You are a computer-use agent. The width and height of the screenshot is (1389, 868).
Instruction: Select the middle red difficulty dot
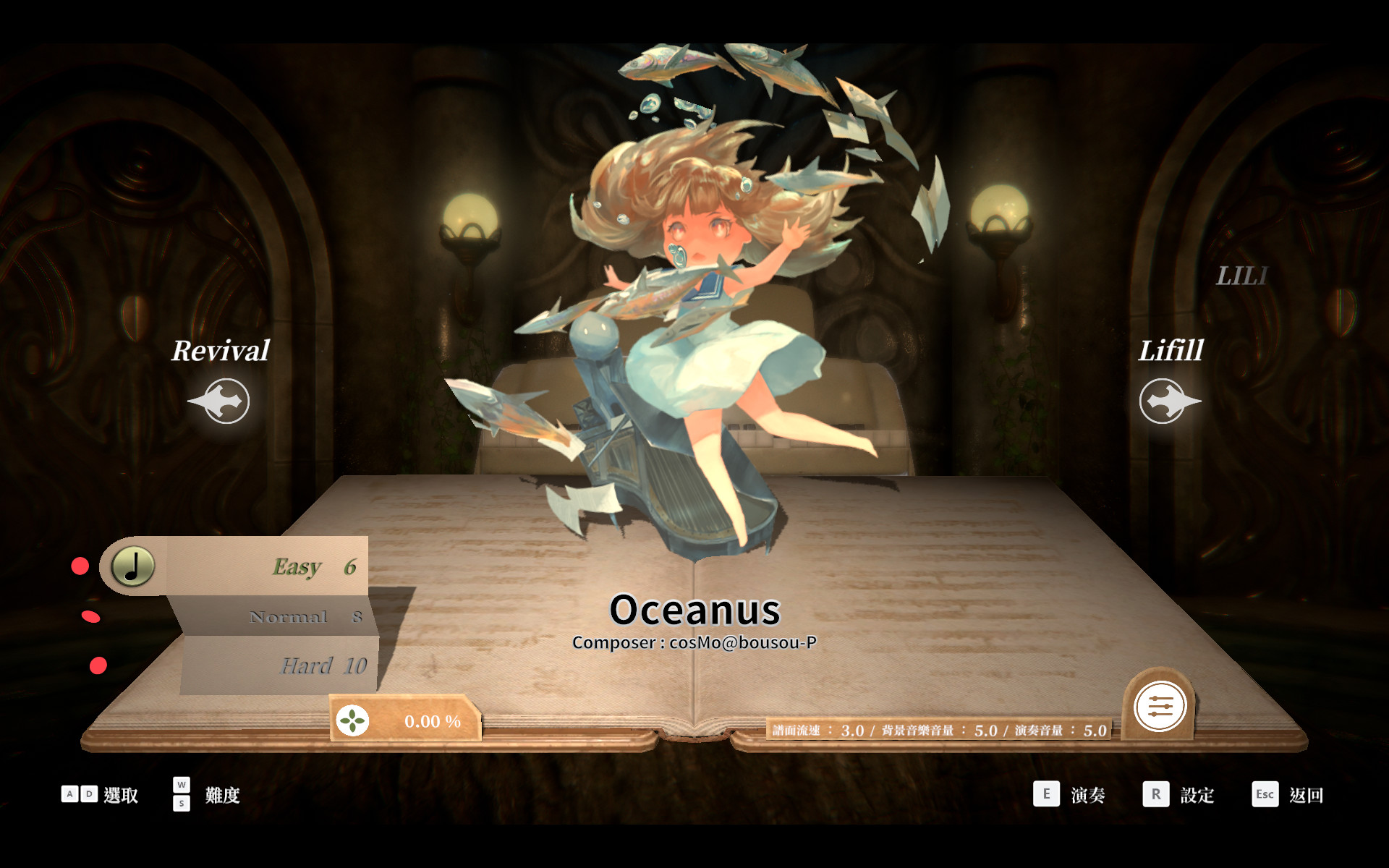tap(90, 616)
